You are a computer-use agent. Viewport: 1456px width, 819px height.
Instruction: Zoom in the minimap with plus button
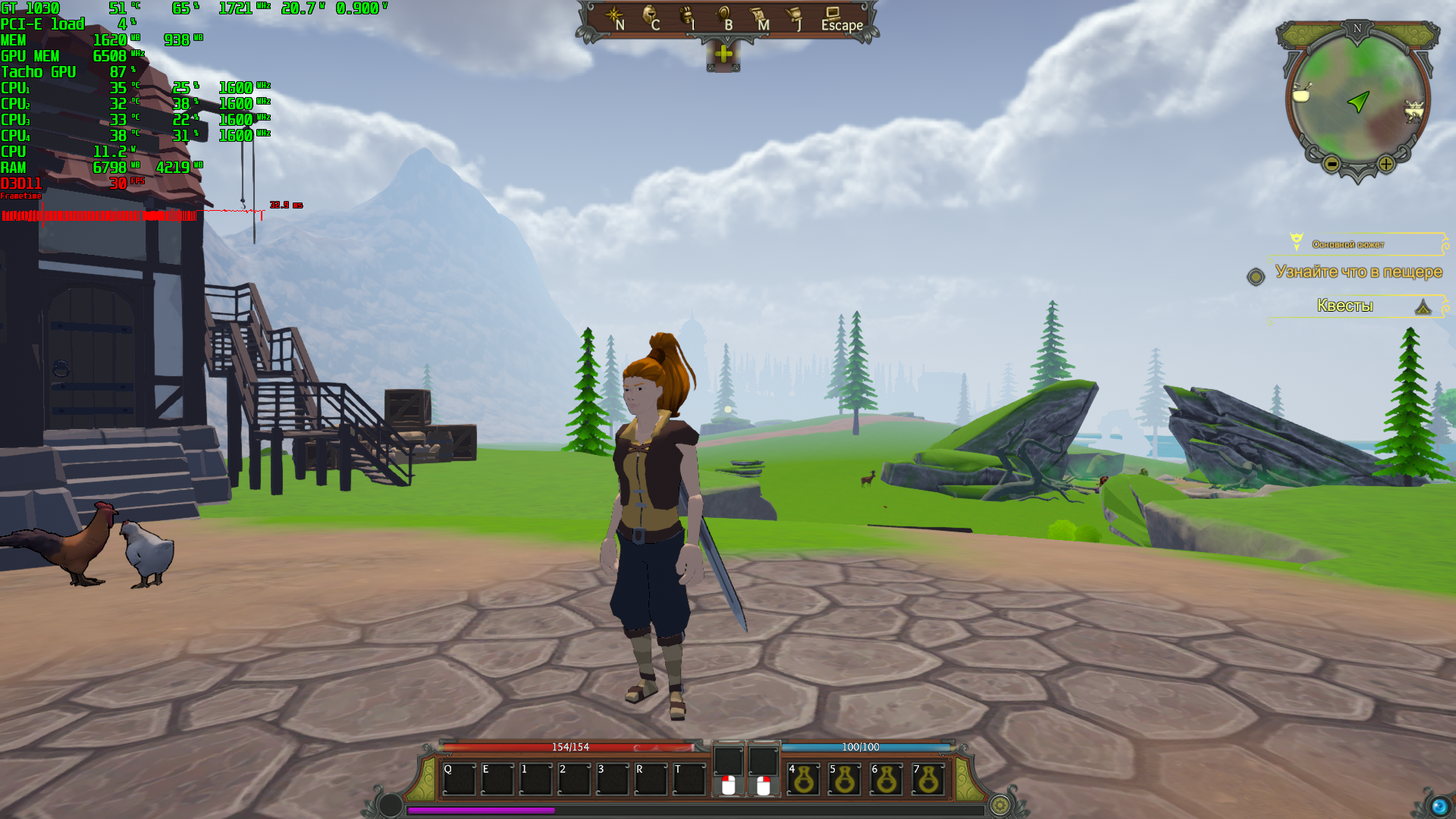click(1386, 163)
